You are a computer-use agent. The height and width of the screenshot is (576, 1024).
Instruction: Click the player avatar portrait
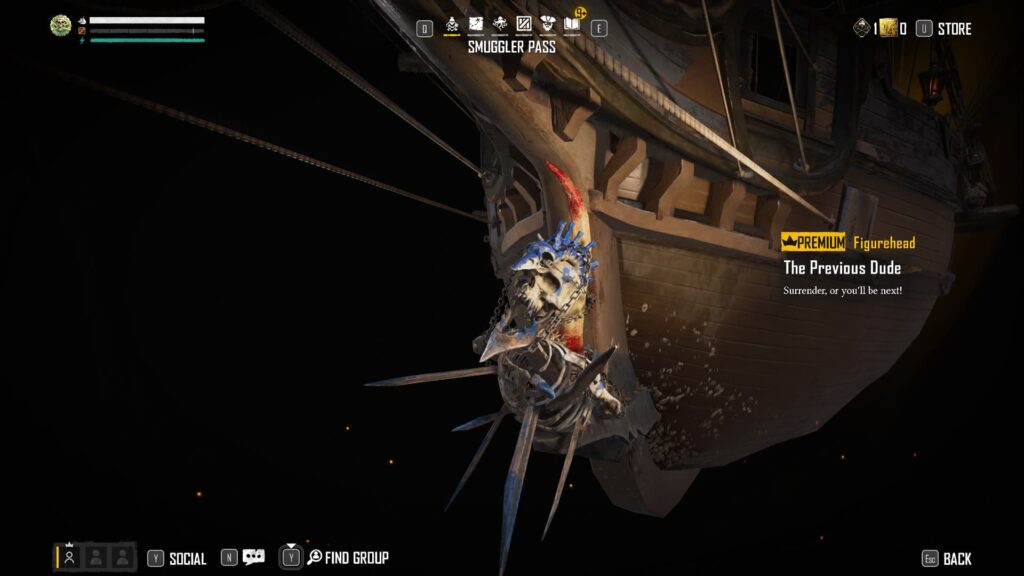point(60,26)
